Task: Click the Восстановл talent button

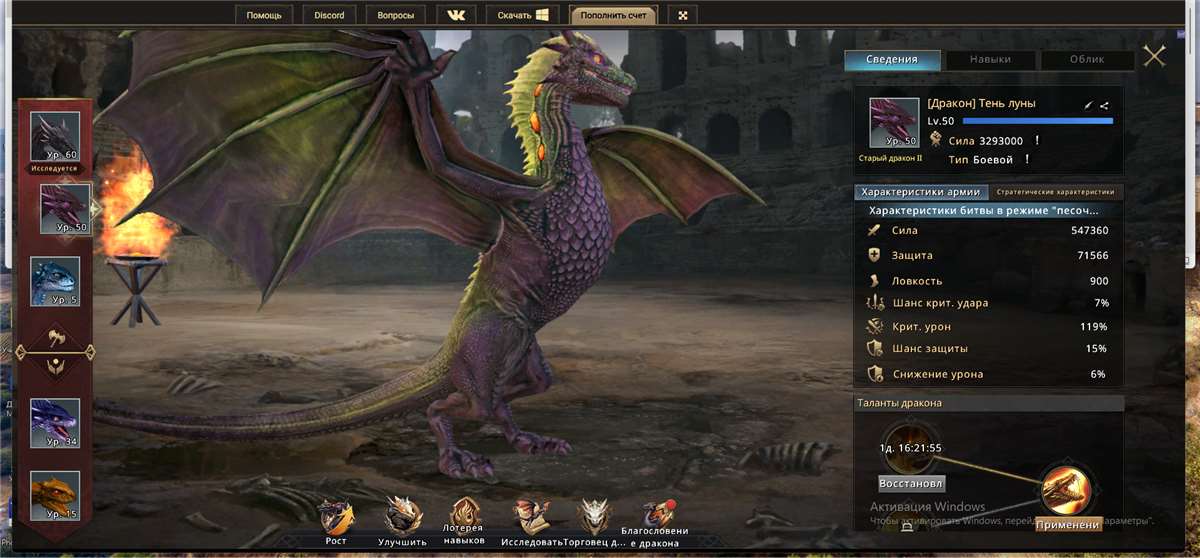Action: pyautogui.click(x=911, y=483)
